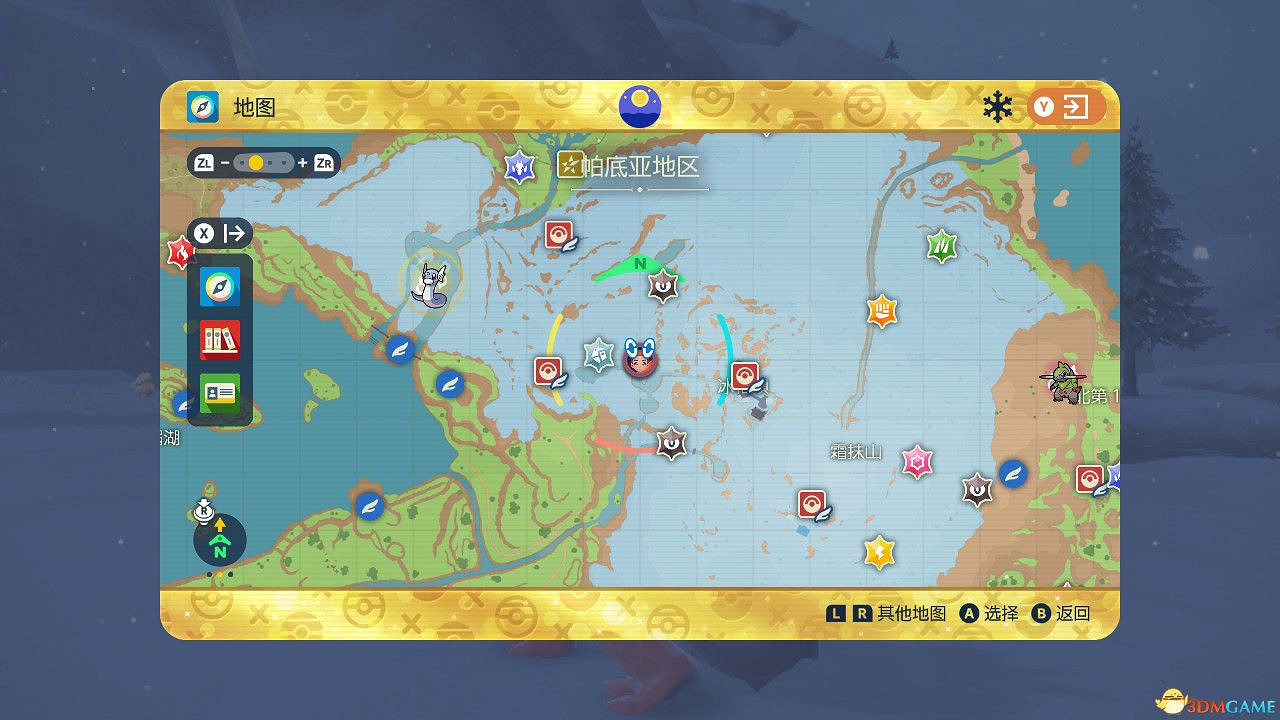Click a blue flying-taxi feather marker

[451, 385]
